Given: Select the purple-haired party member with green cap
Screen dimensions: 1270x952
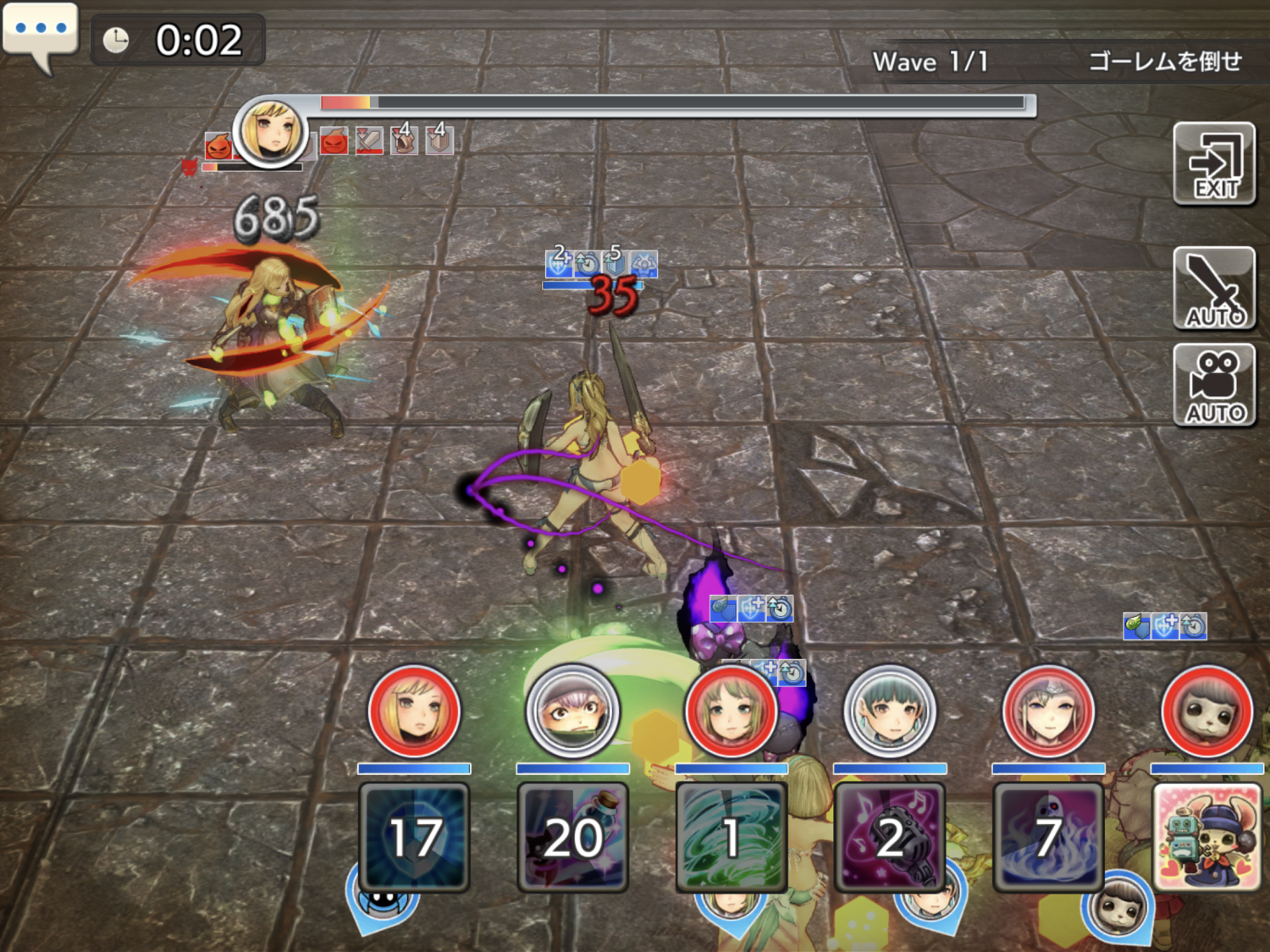Looking at the screenshot, I should click(572, 712).
